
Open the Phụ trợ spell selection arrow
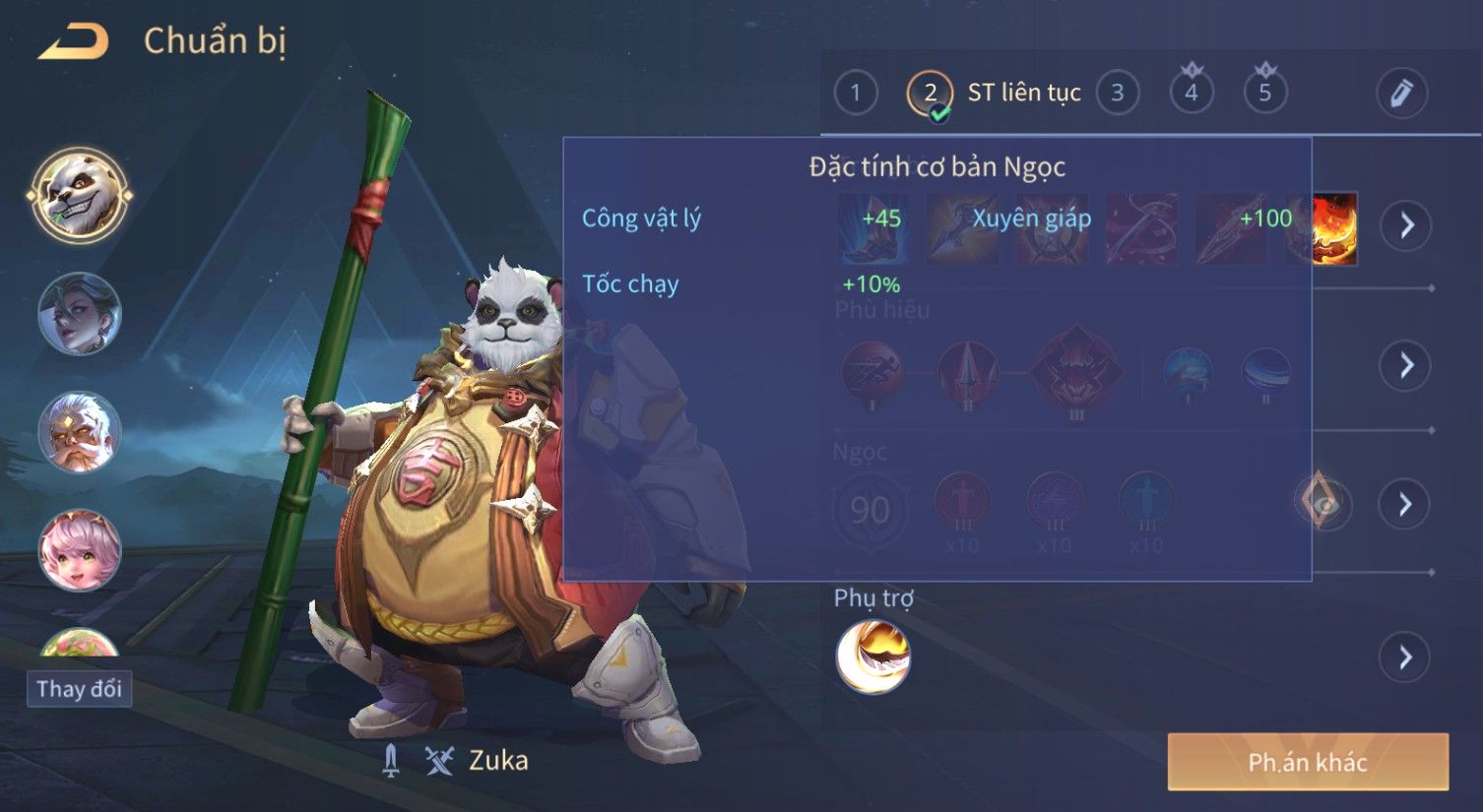click(1405, 656)
